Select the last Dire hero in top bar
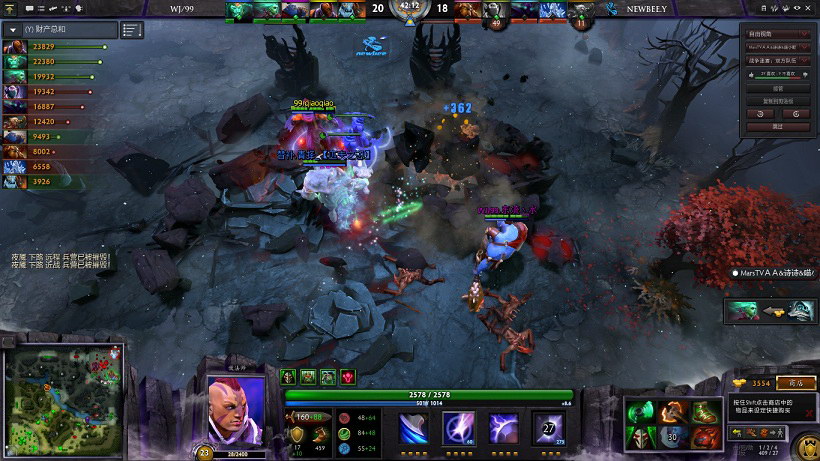This screenshot has width=820, height=461. tap(583, 10)
